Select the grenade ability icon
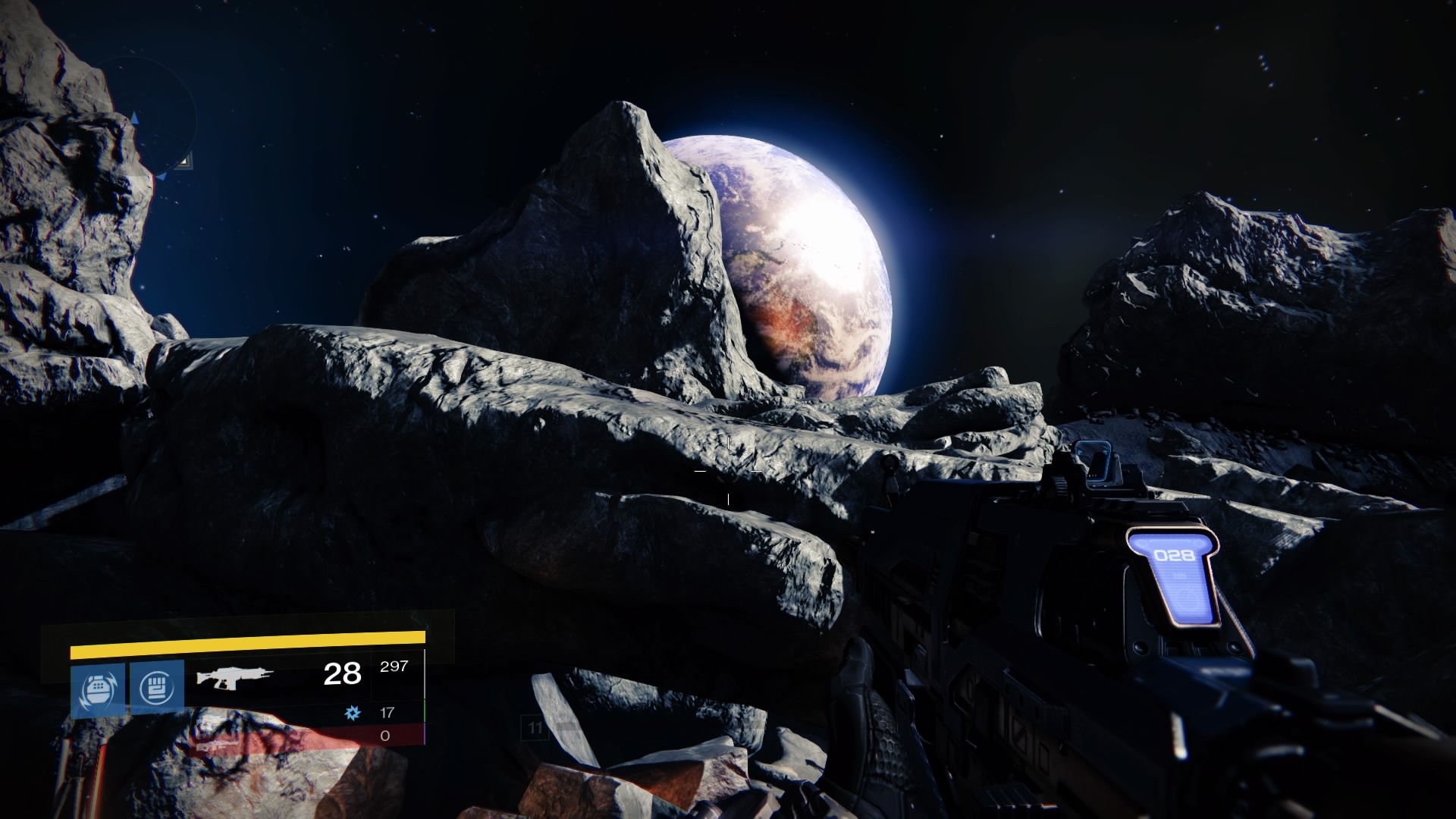Screen dimensions: 1456x819 point(99,688)
